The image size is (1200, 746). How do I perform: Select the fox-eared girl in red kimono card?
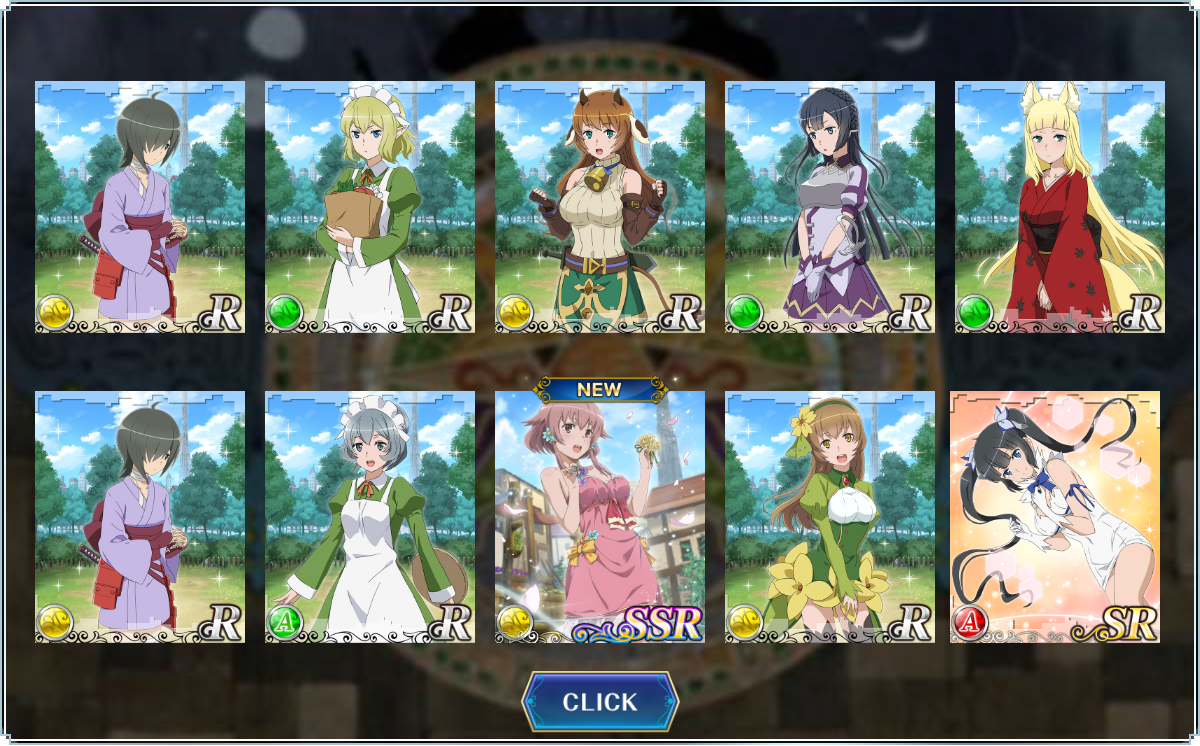(1060, 207)
